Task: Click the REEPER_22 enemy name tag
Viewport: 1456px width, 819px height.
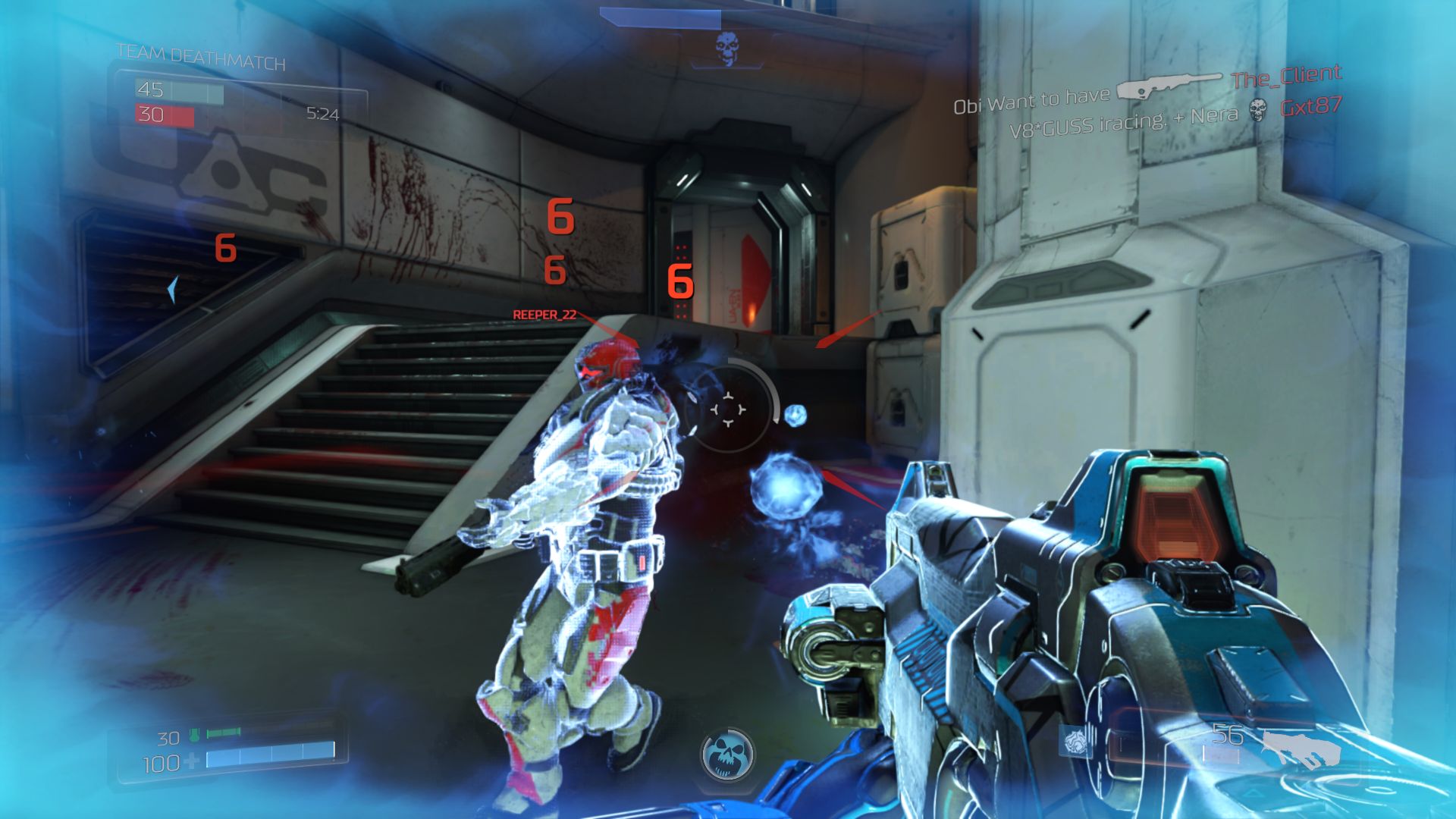Action: [544, 315]
